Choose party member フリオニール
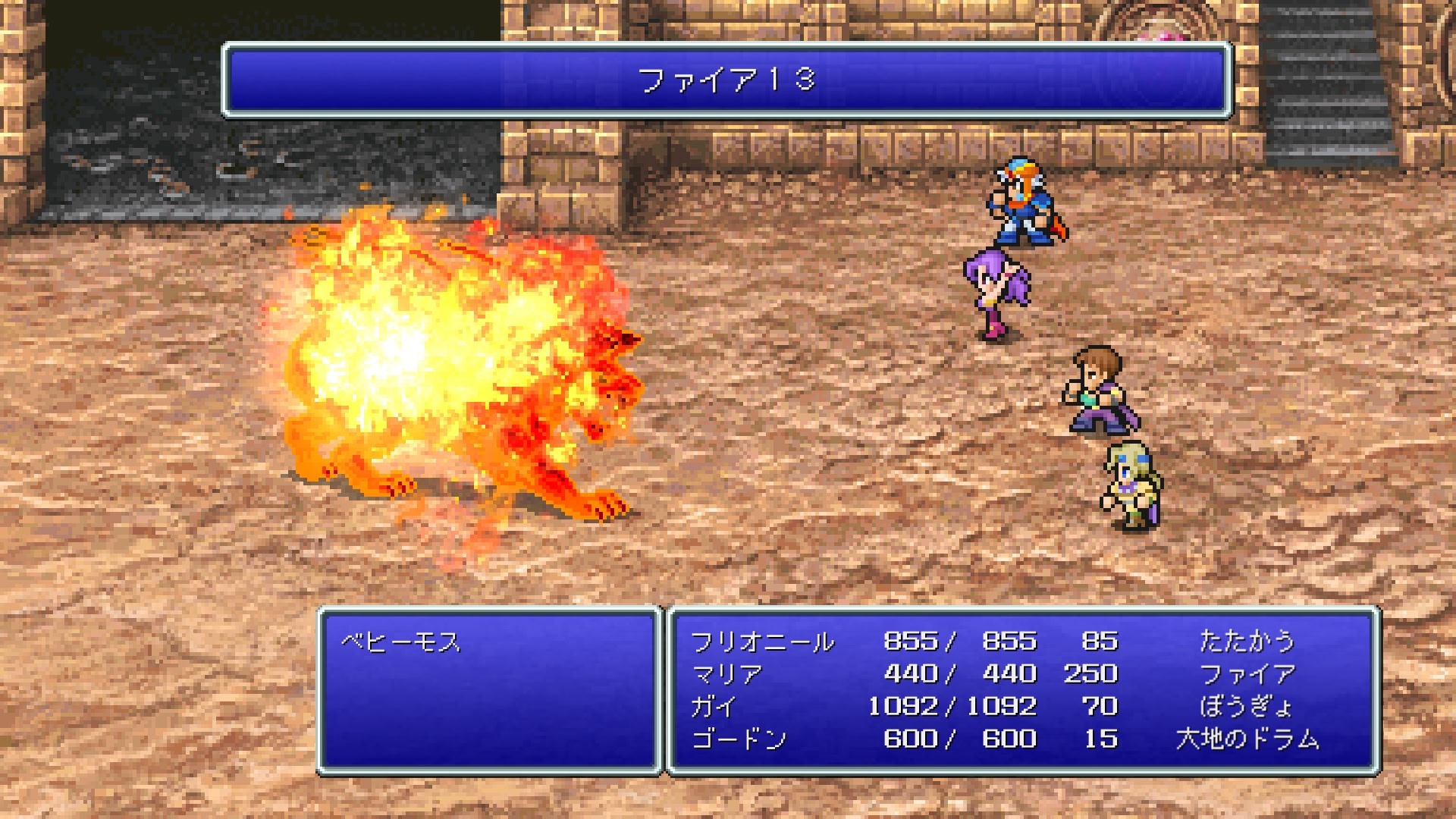 point(761,642)
